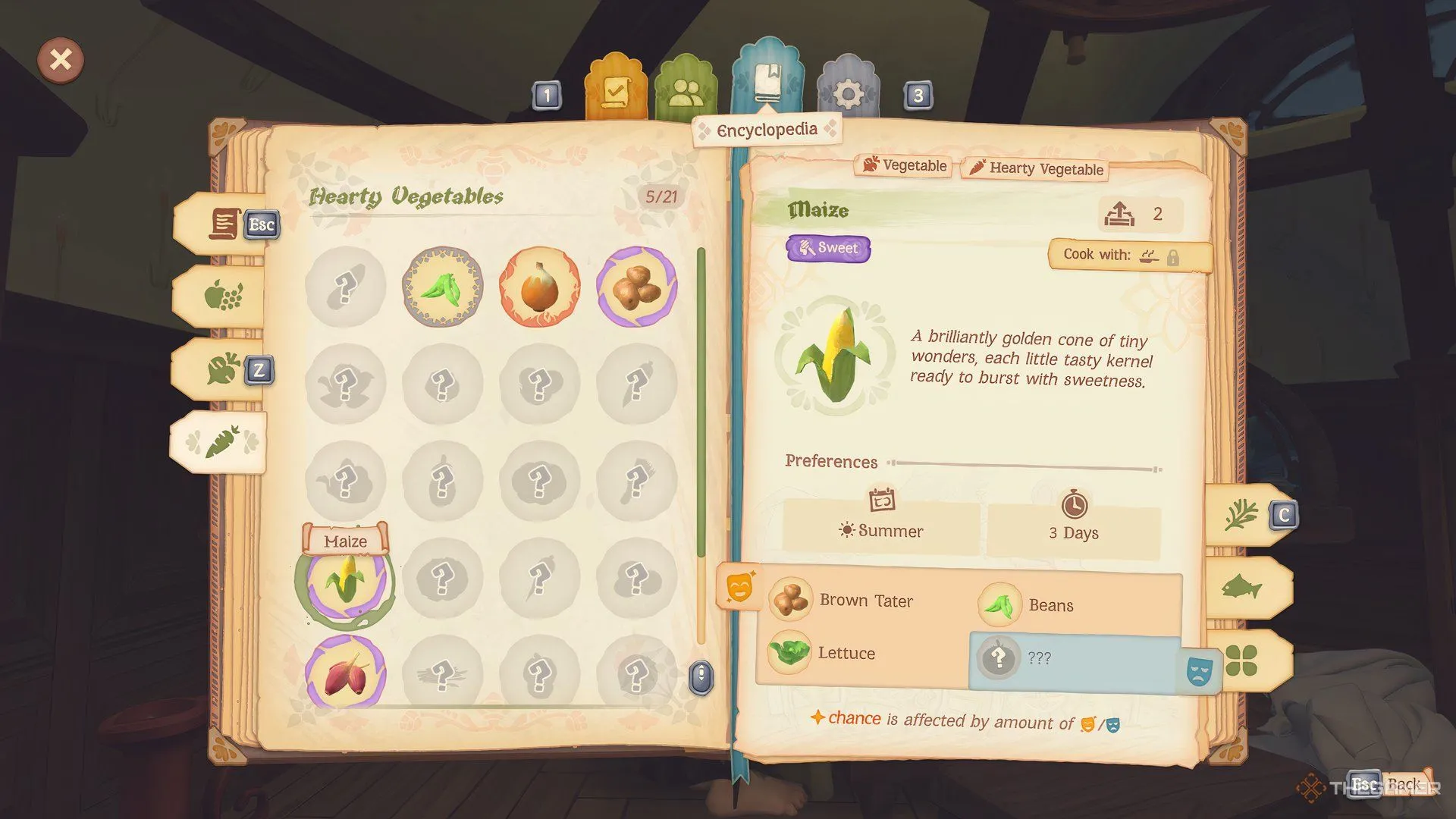This screenshot has width=1456, height=819.
Task: Select the Encyclopedia book tab
Action: [x=767, y=80]
